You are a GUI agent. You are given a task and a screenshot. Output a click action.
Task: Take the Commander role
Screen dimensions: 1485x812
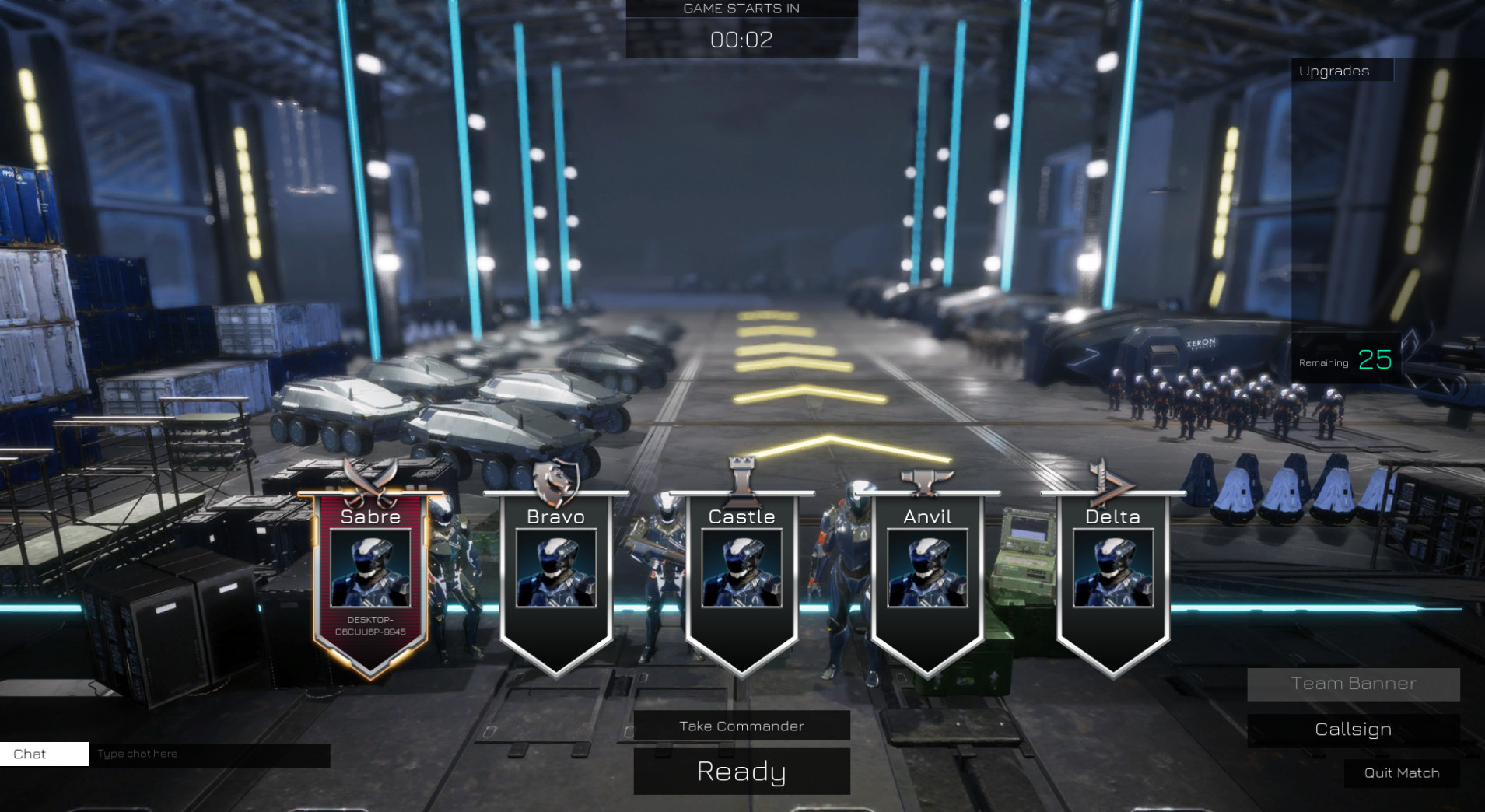click(x=741, y=726)
